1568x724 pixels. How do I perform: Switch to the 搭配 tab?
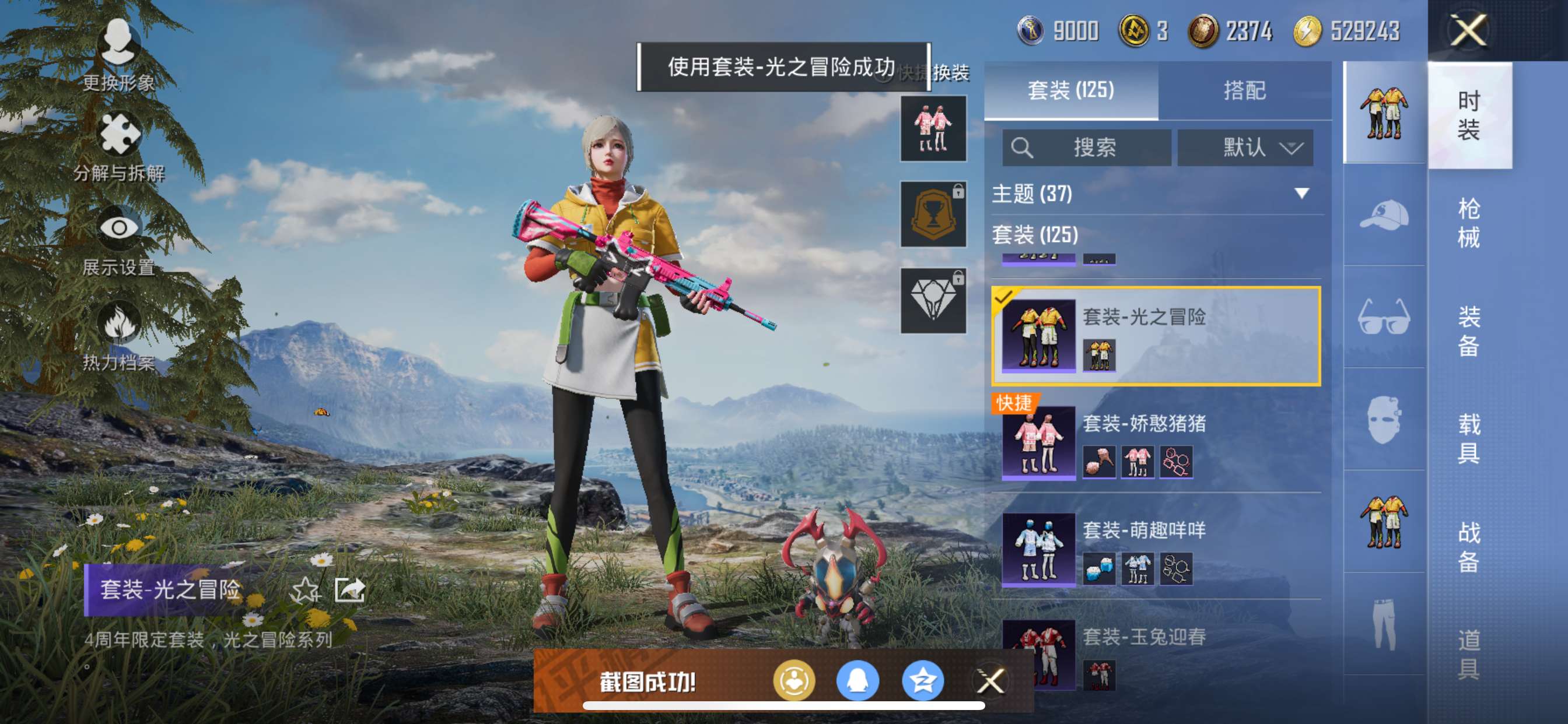[1244, 91]
